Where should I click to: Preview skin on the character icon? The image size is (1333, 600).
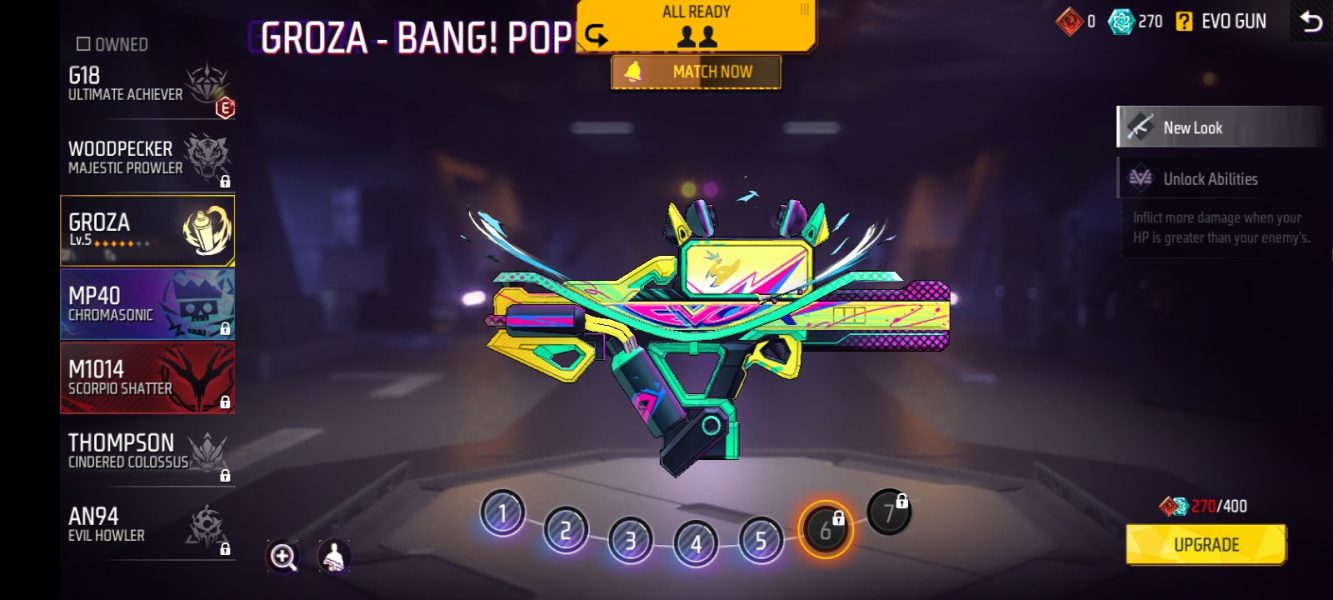click(334, 557)
